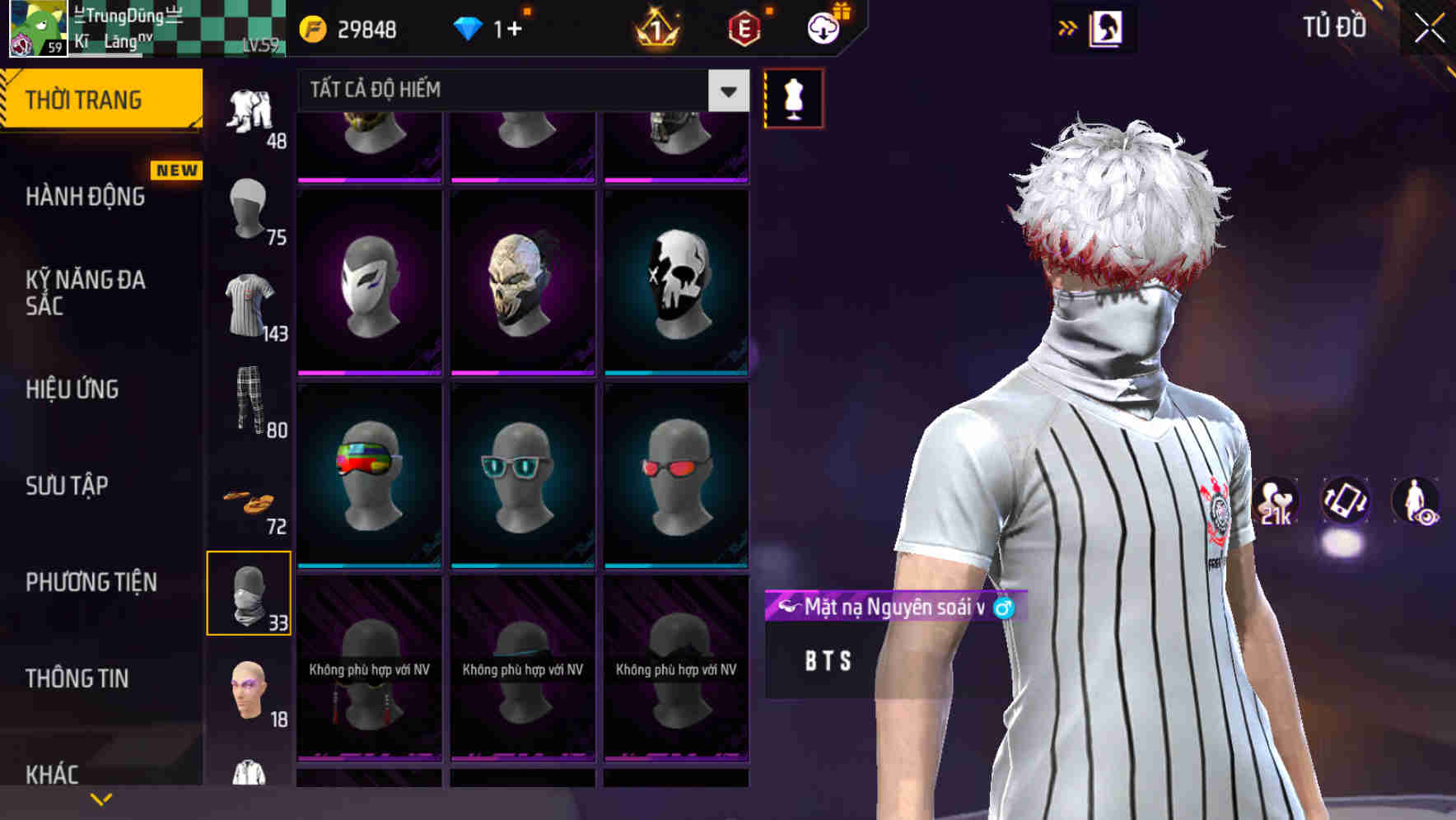Image resolution: width=1456 pixels, height=820 pixels.
Task: Open the PHƯƠNG TIỆN section
Action: (x=91, y=581)
